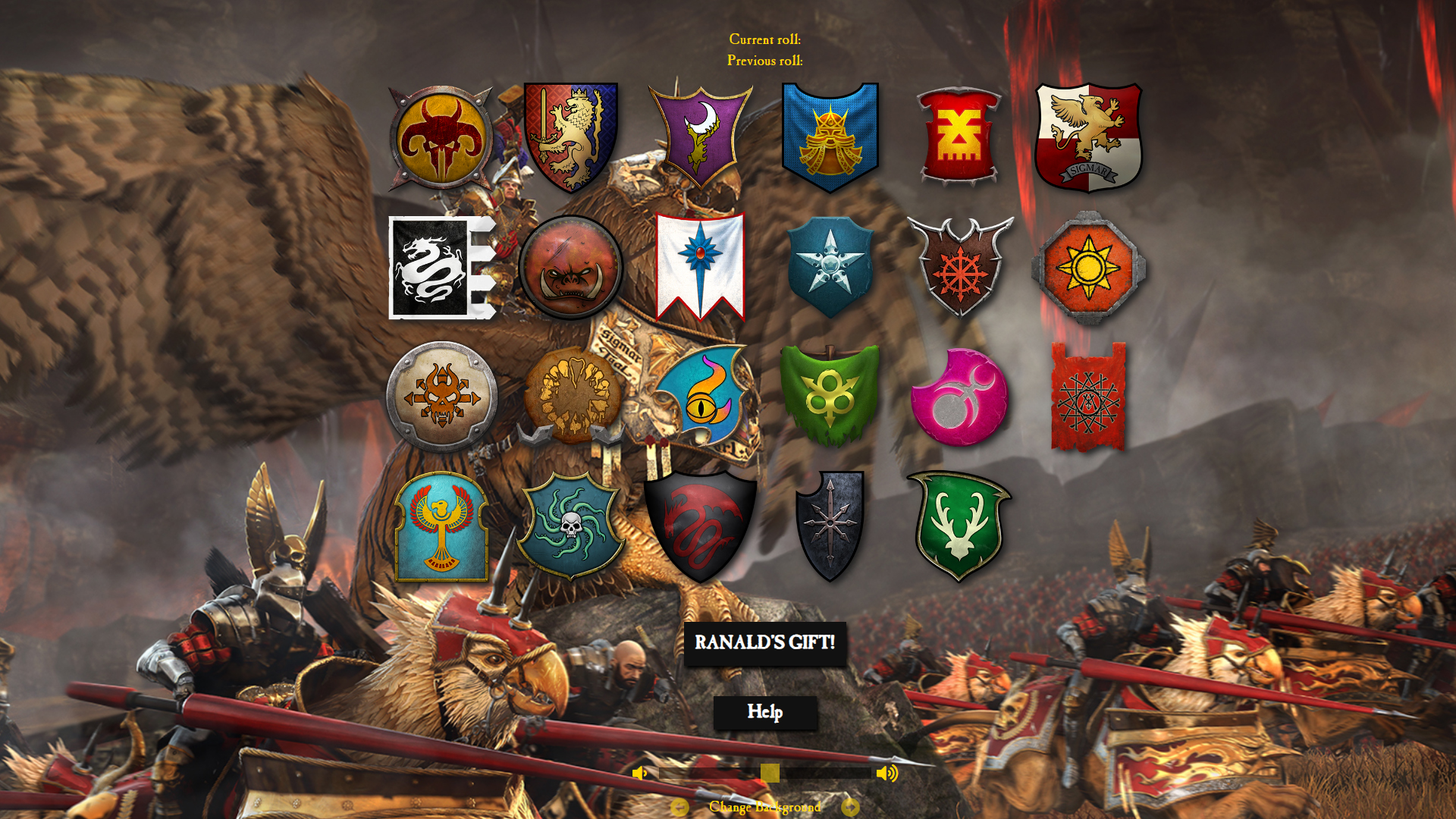
Task: Click the green Nurgle banner emblem
Action: click(x=830, y=394)
